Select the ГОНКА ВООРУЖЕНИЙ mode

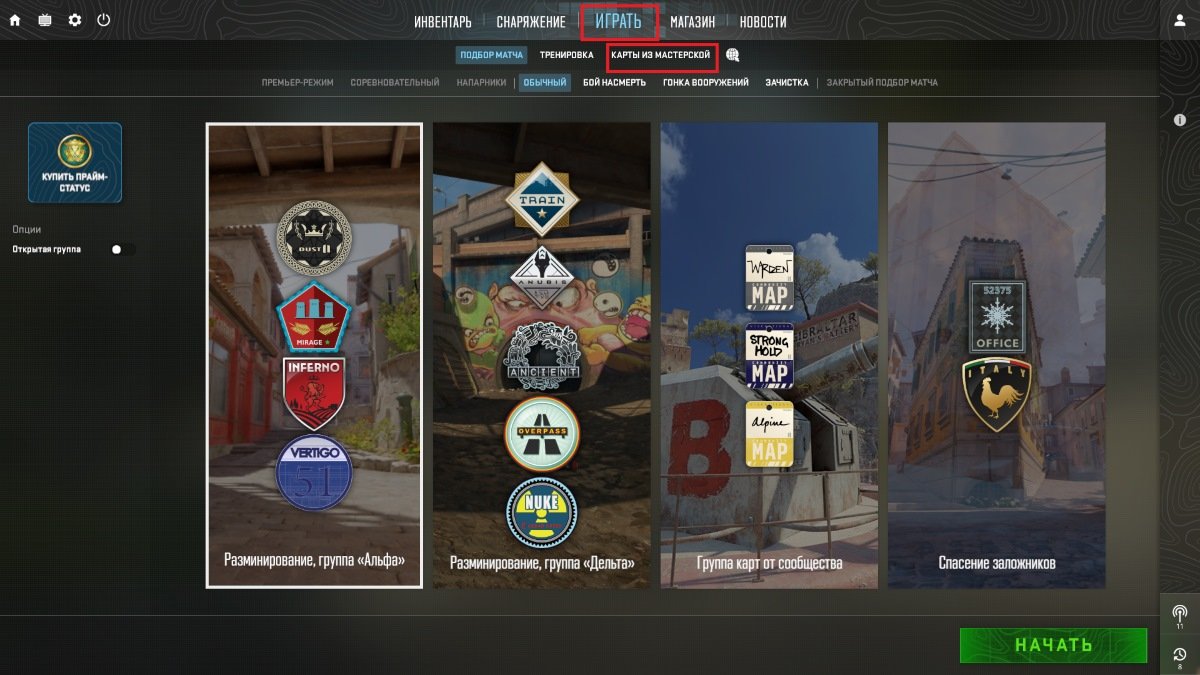click(x=706, y=83)
